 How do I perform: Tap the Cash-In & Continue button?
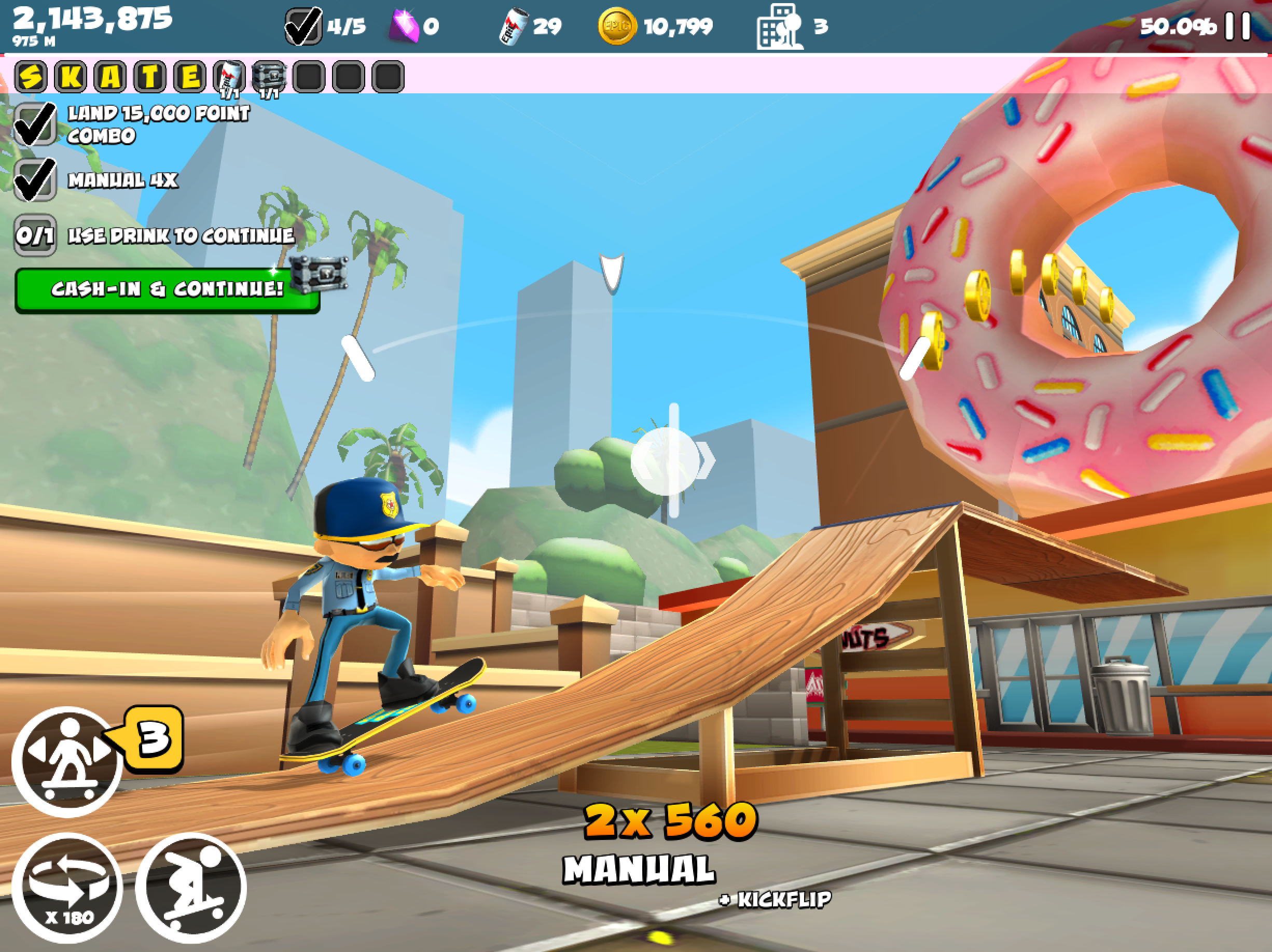point(167,289)
